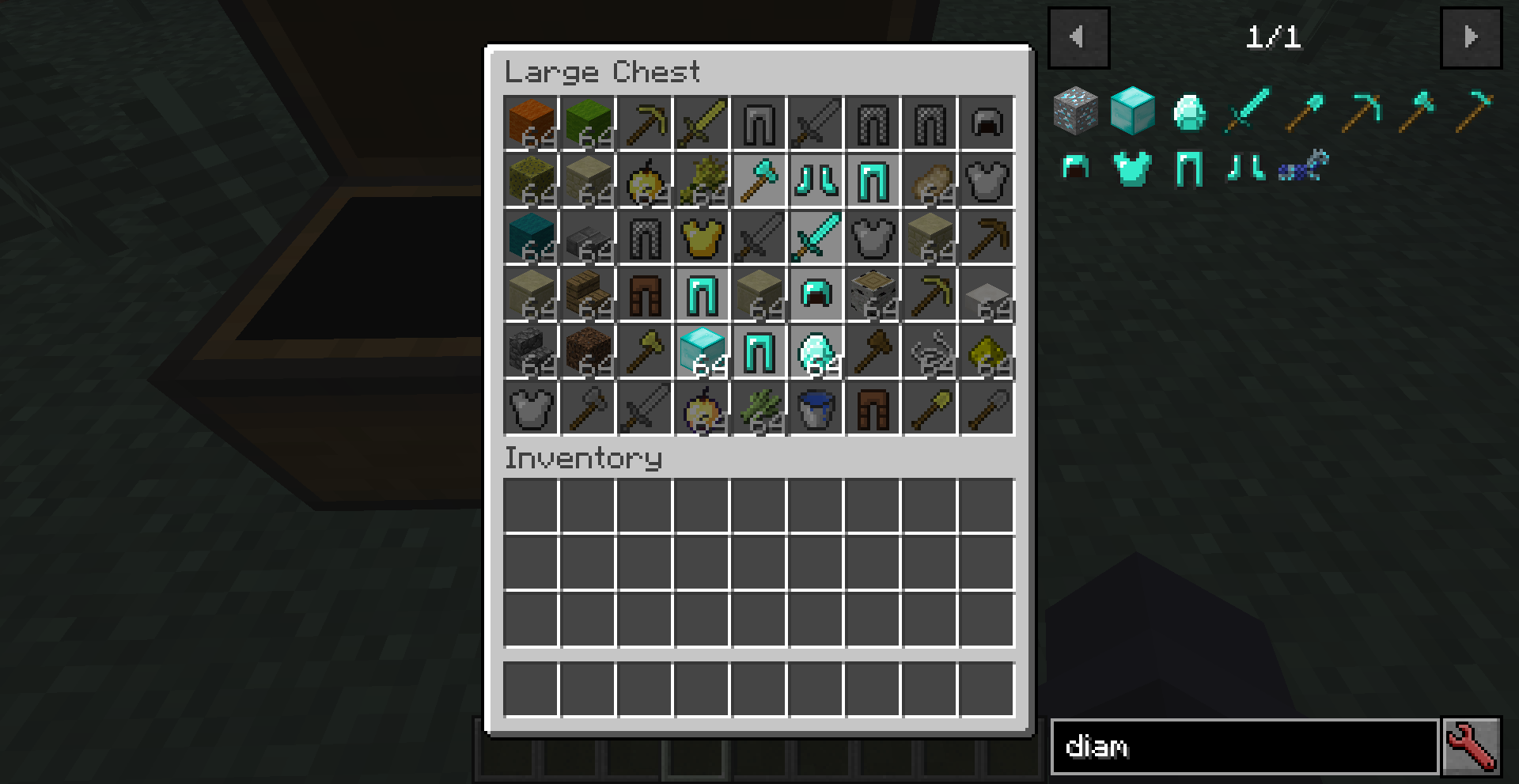The height and width of the screenshot is (784, 1519).
Task: Select the diamond block in search results
Action: click(x=1133, y=111)
